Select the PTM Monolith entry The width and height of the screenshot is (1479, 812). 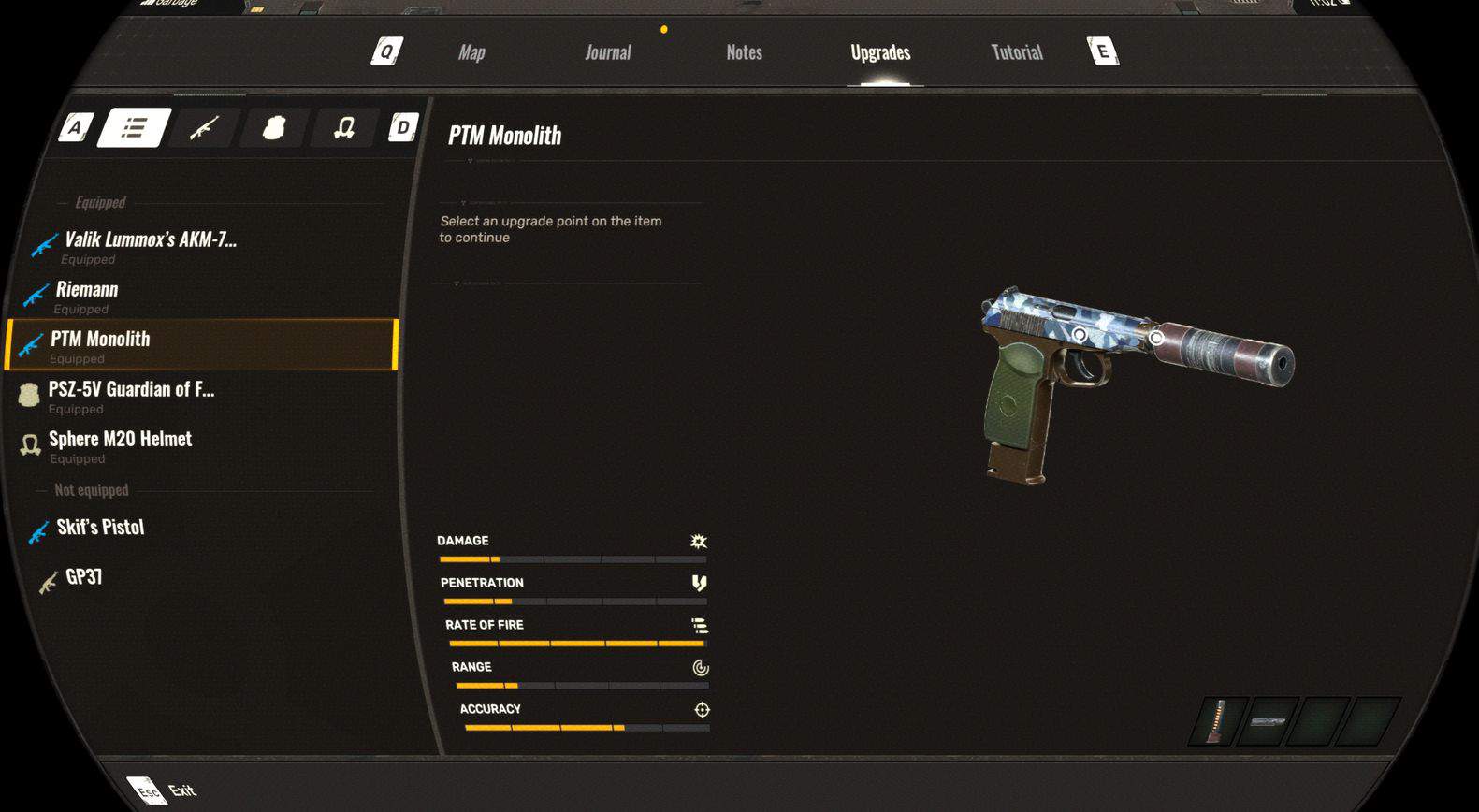(x=100, y=344)
